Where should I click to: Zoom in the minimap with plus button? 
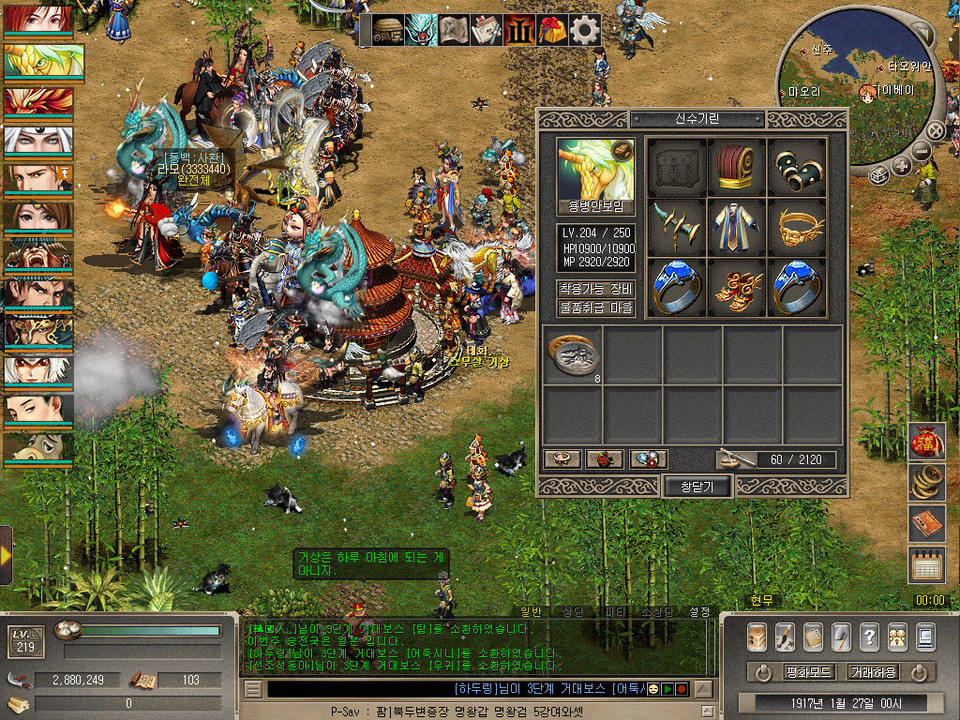[x=902, y=166]
